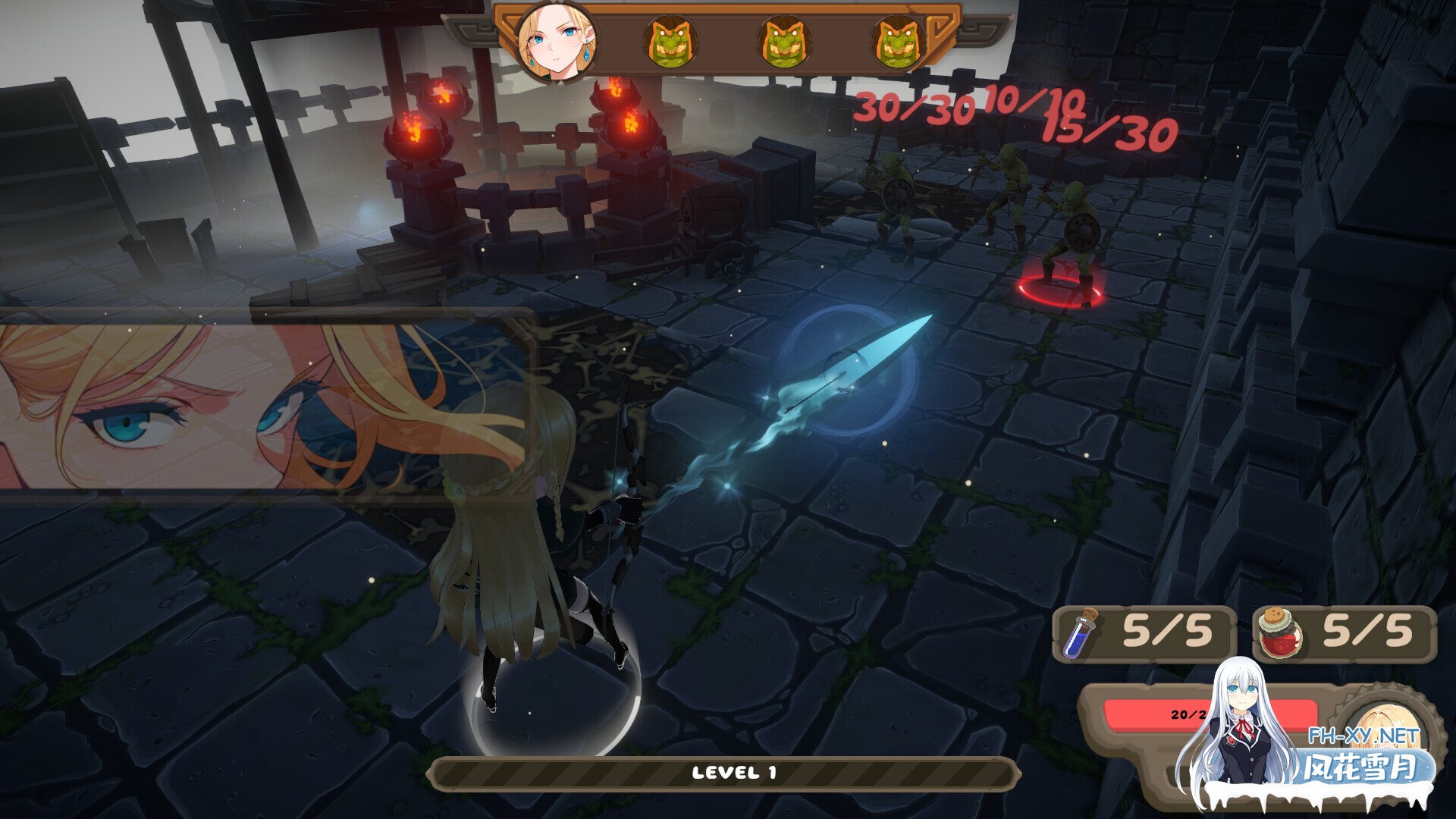Screen dimensions: 1456x819
Task: Use the red health jar item
Action: (1279, 635)
